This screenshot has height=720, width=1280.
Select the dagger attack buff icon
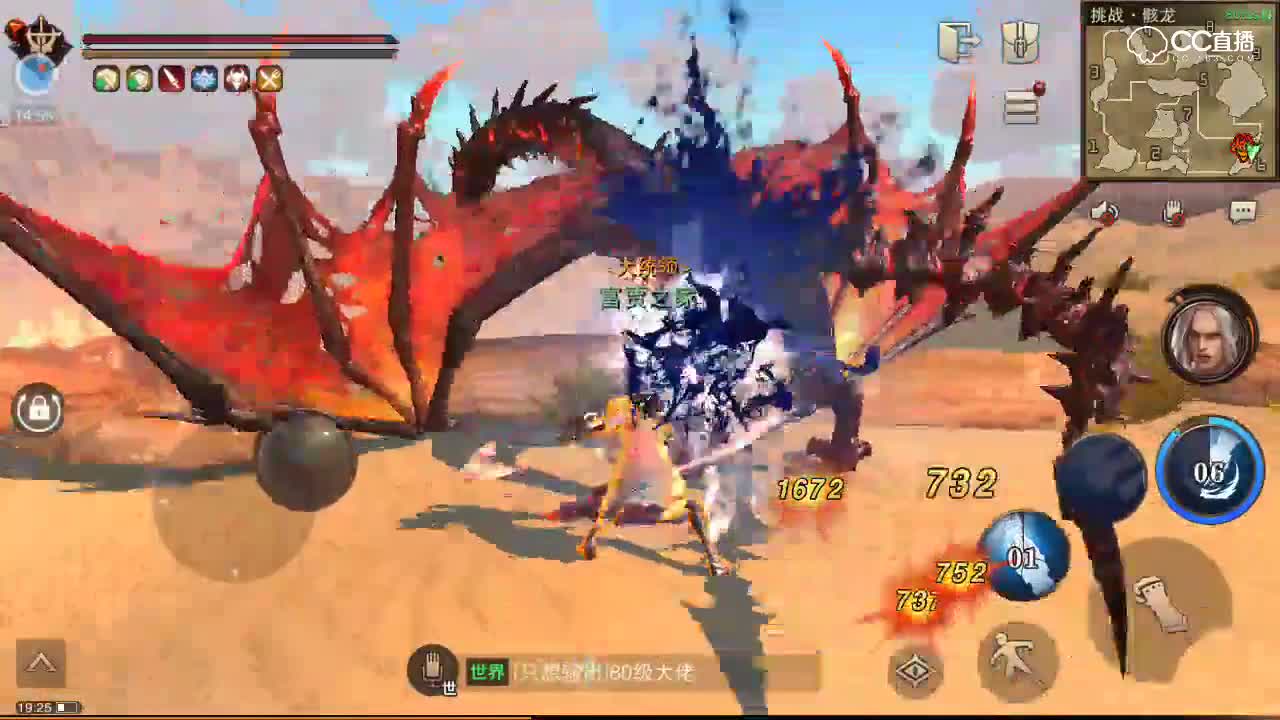[168, 80]
